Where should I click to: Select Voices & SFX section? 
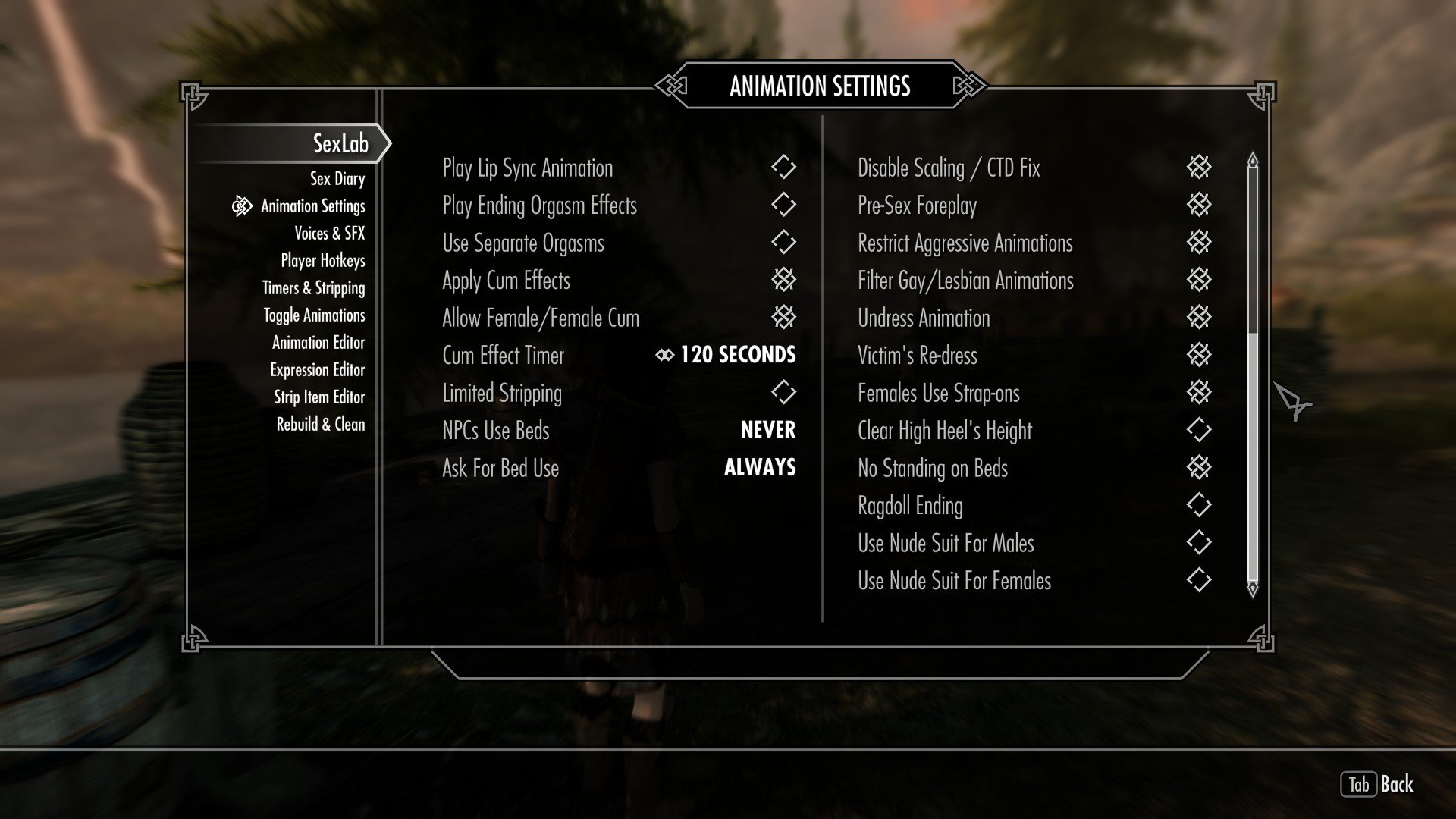coord(329,234)
